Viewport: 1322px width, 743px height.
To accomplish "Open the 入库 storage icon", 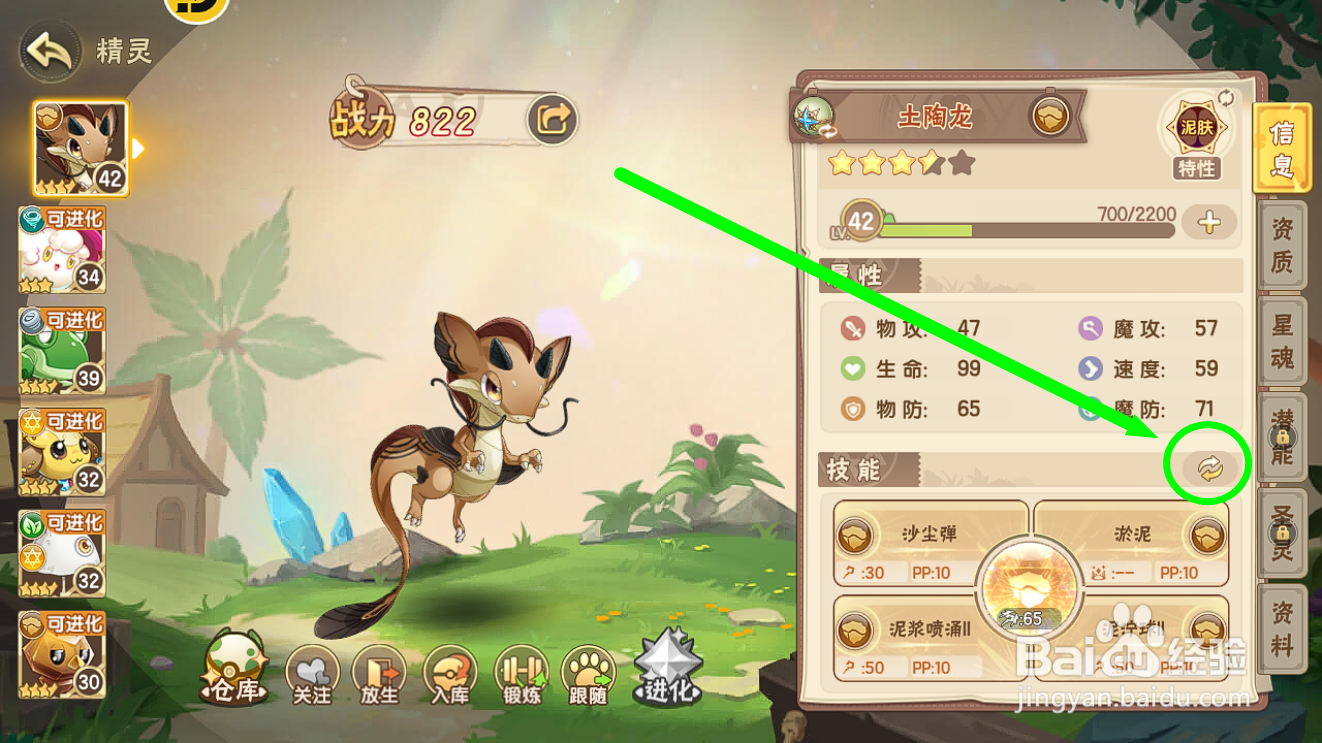I will pyautogui.click(x=451, y=672).
